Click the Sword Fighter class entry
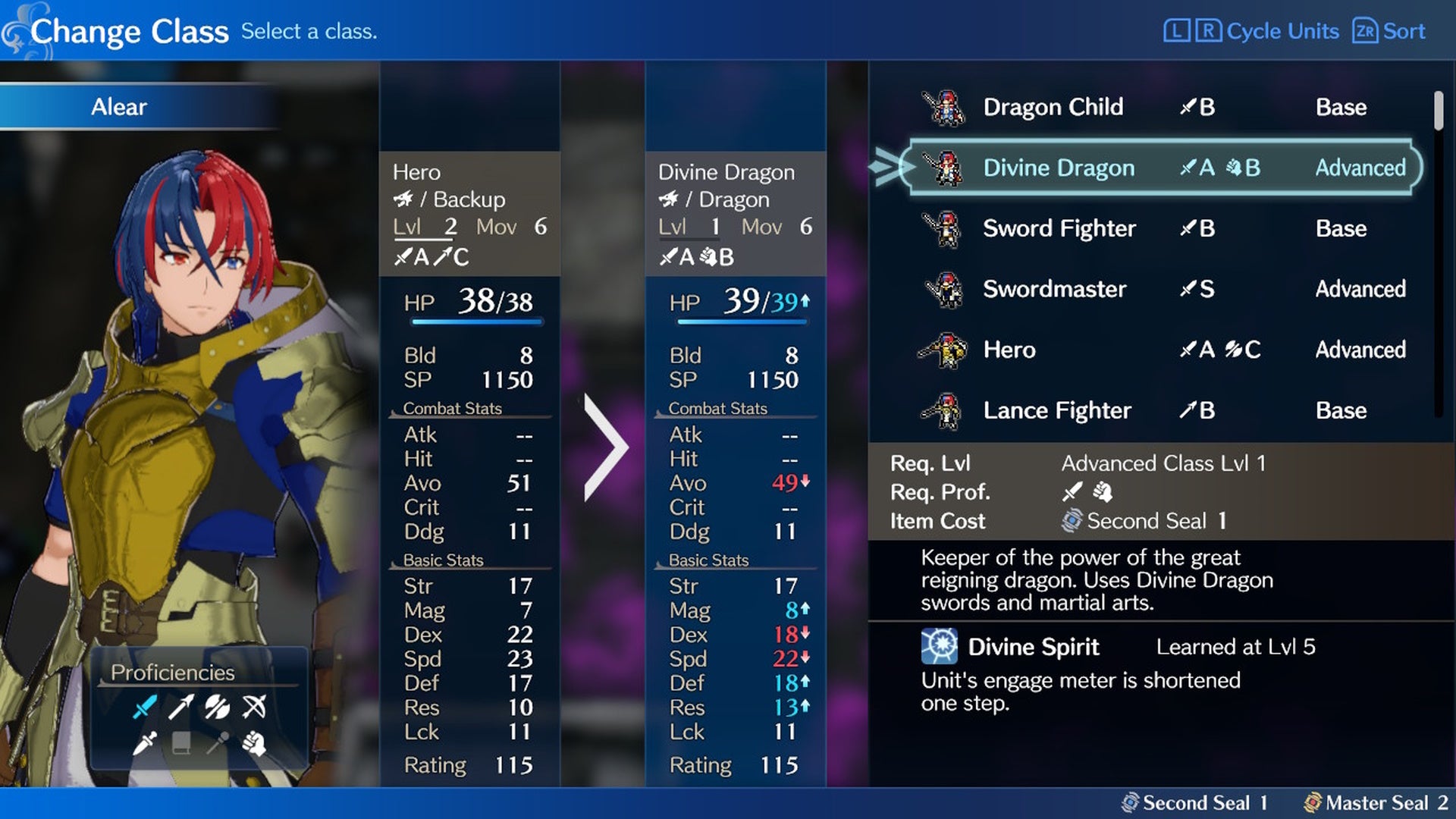This screenshot has height=819, width=1456. tap(1059, 228)
